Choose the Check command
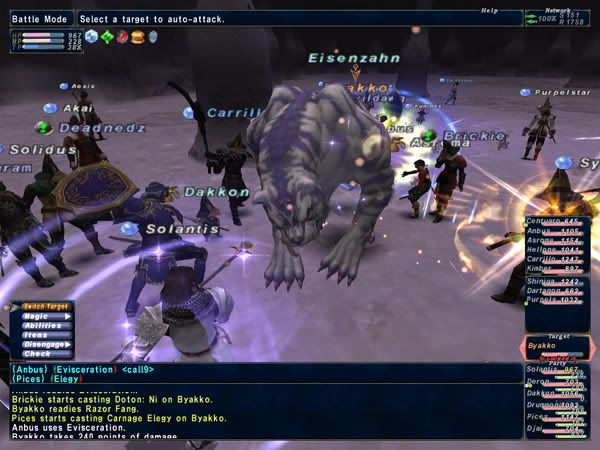 [x=36, y=353]
